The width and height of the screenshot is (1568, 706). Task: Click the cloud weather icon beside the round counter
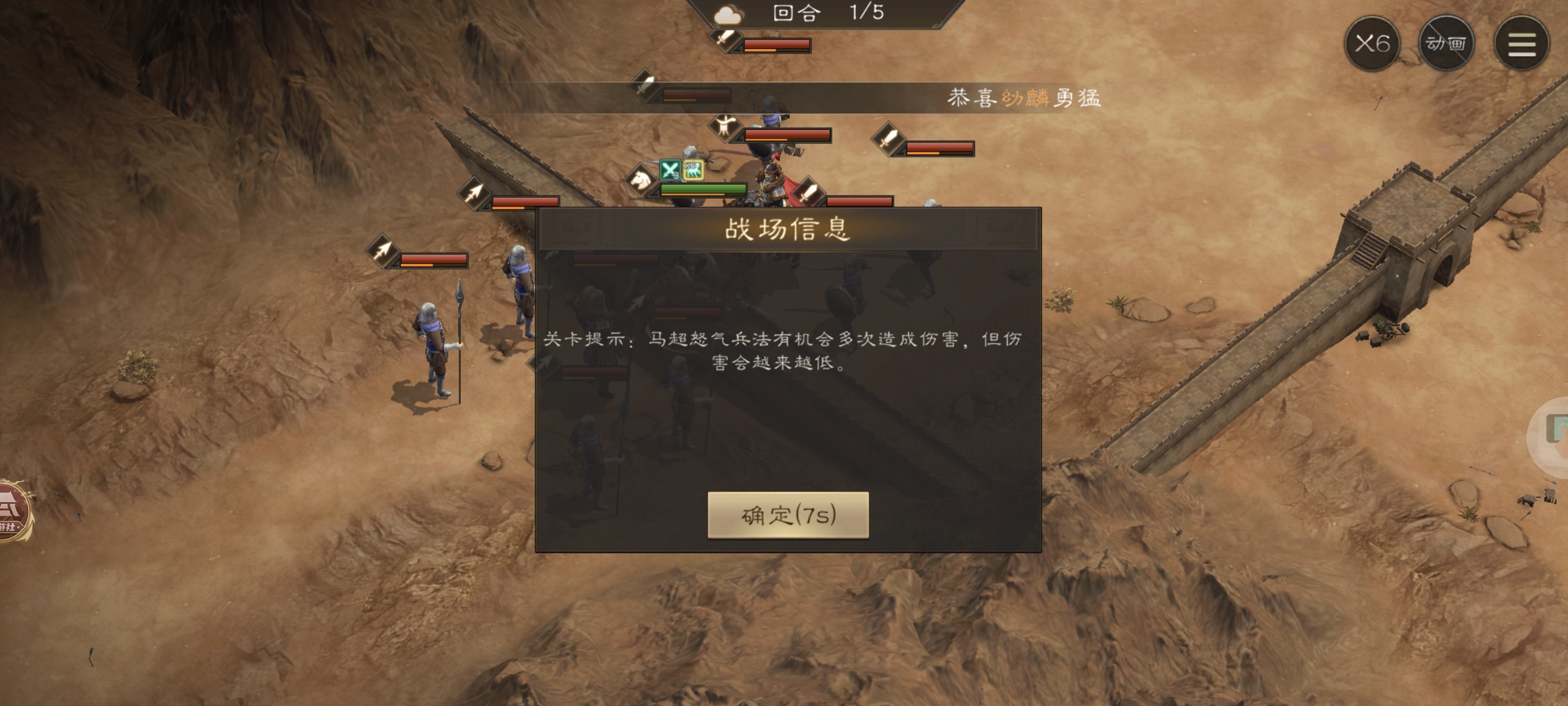point(730,14)
